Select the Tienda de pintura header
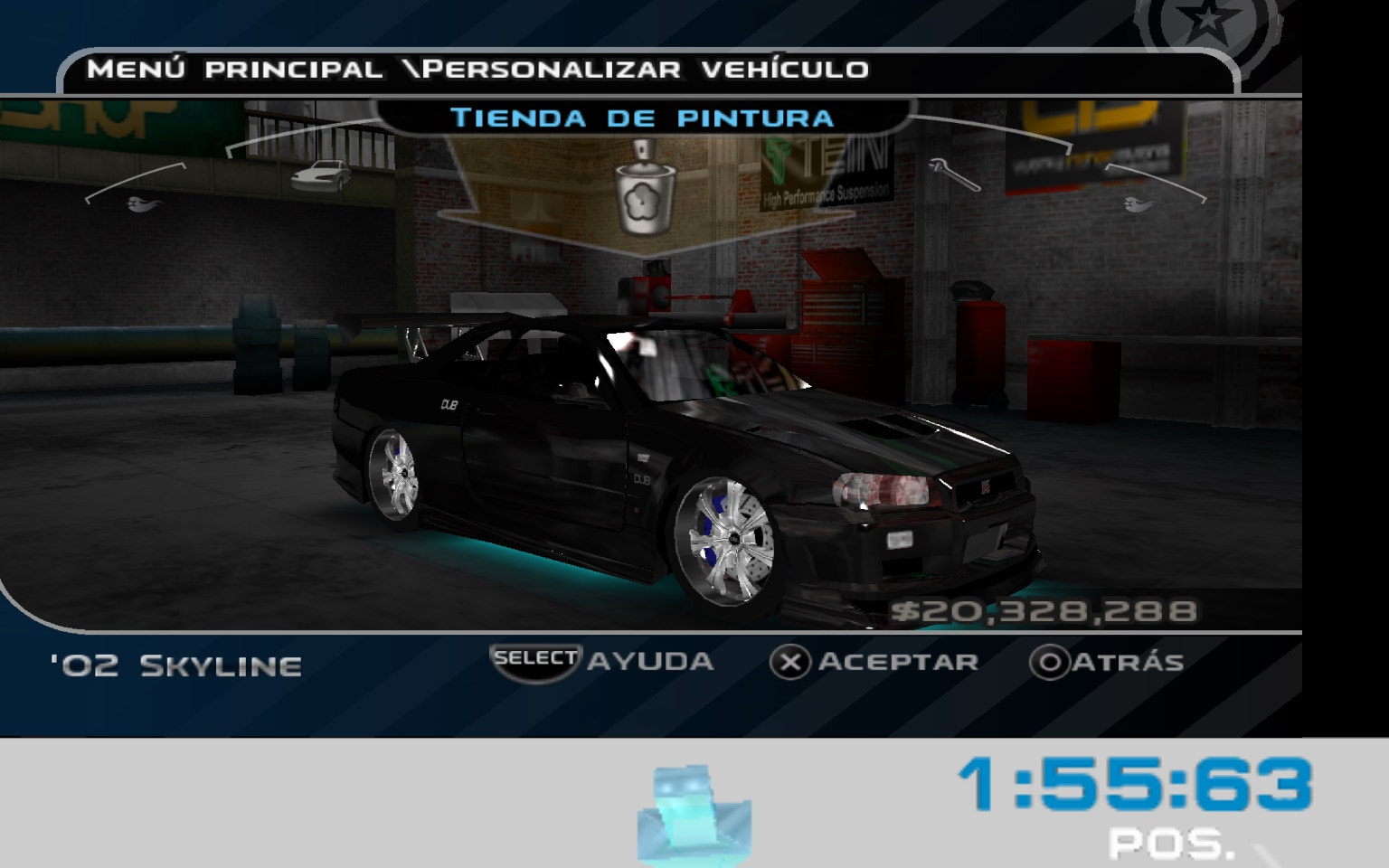The height and width of the screenshot is (868, 1389). tap(644, 116)
